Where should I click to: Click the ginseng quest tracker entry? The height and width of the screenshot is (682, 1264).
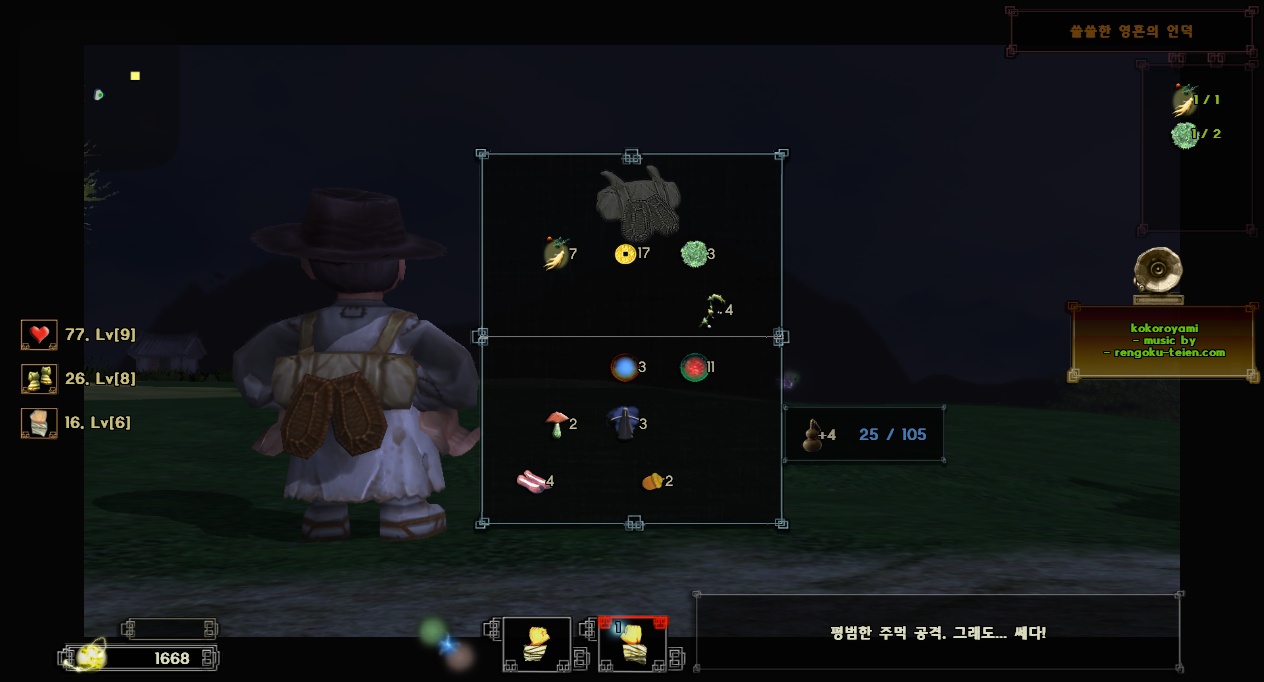coord(1185,100)
